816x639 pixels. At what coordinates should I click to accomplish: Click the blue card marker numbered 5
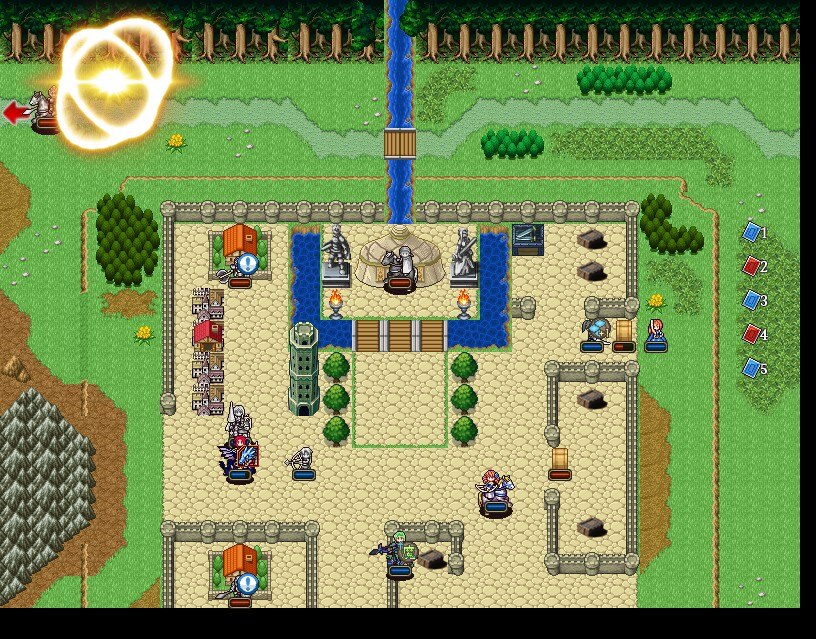click(752, 368)
